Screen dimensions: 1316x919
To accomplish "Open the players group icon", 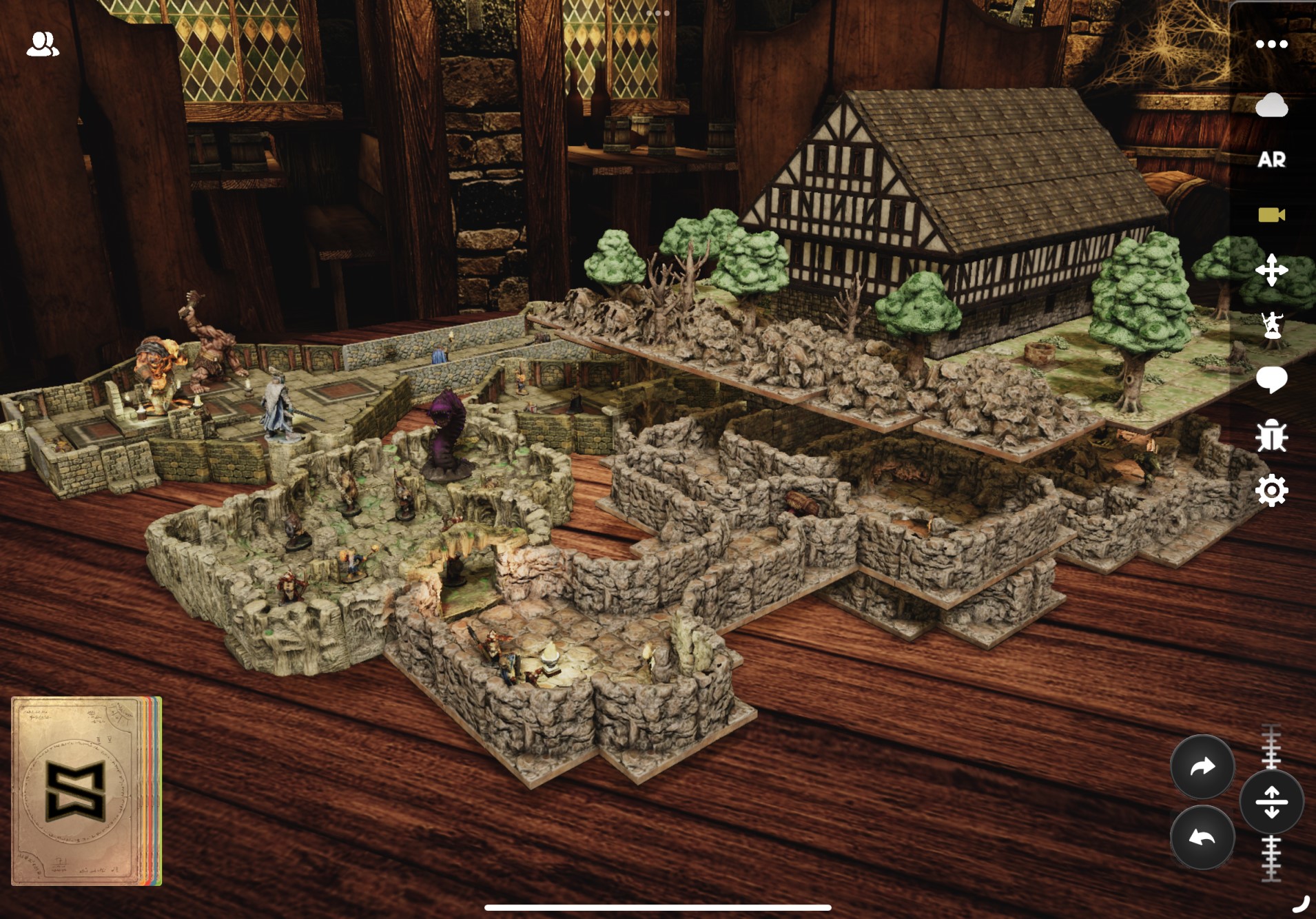I will pyautogui.click(x=43, y=45).
